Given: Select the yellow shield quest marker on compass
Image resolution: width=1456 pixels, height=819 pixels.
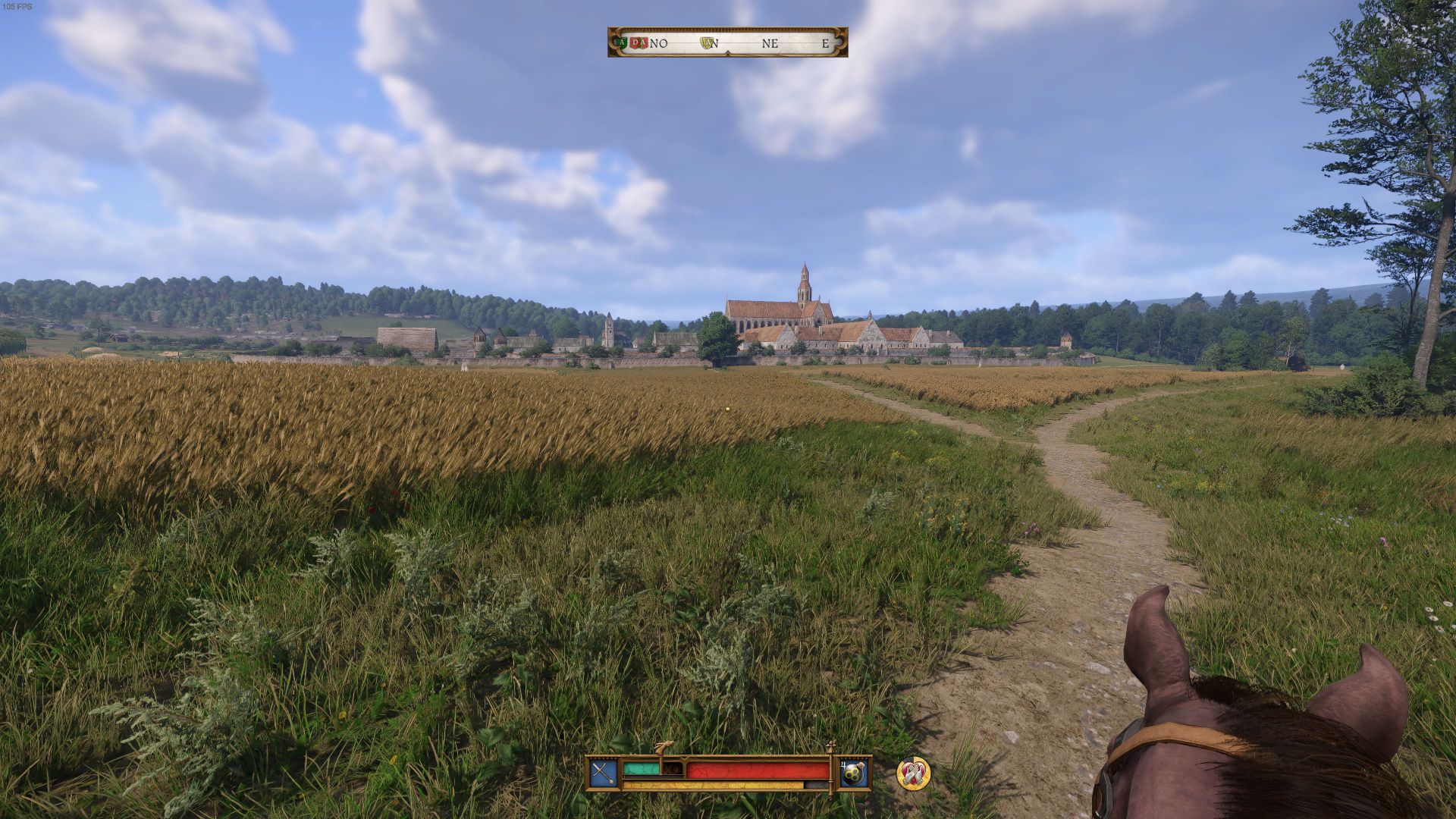Looking at the screenshot, I should point(709,43).
